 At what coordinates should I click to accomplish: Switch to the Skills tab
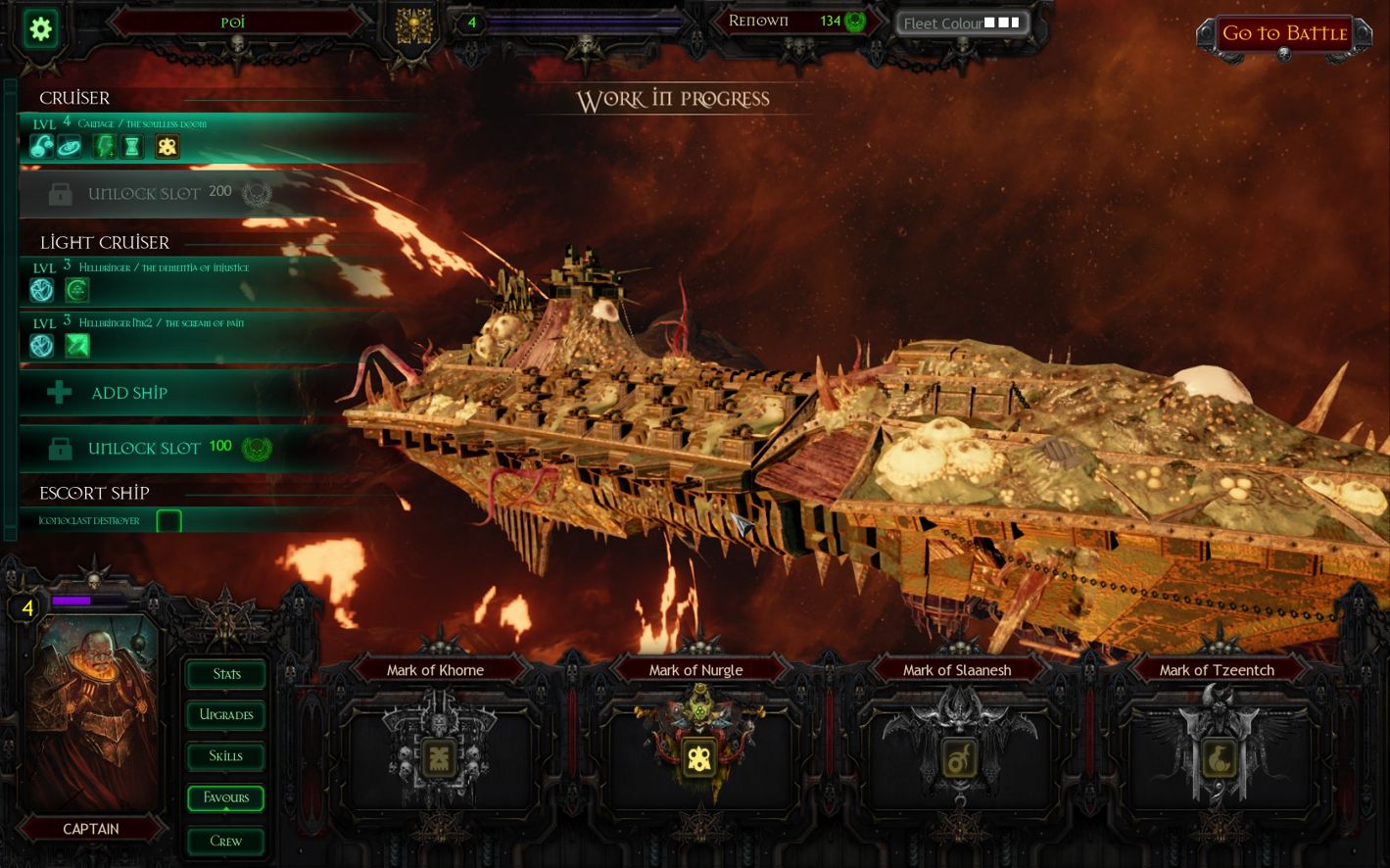(226, 756)
